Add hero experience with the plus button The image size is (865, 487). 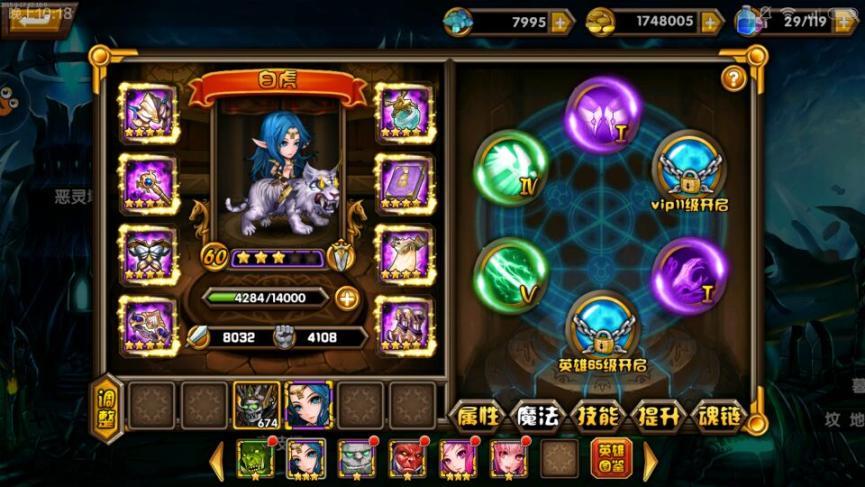[x=346, y=297]
